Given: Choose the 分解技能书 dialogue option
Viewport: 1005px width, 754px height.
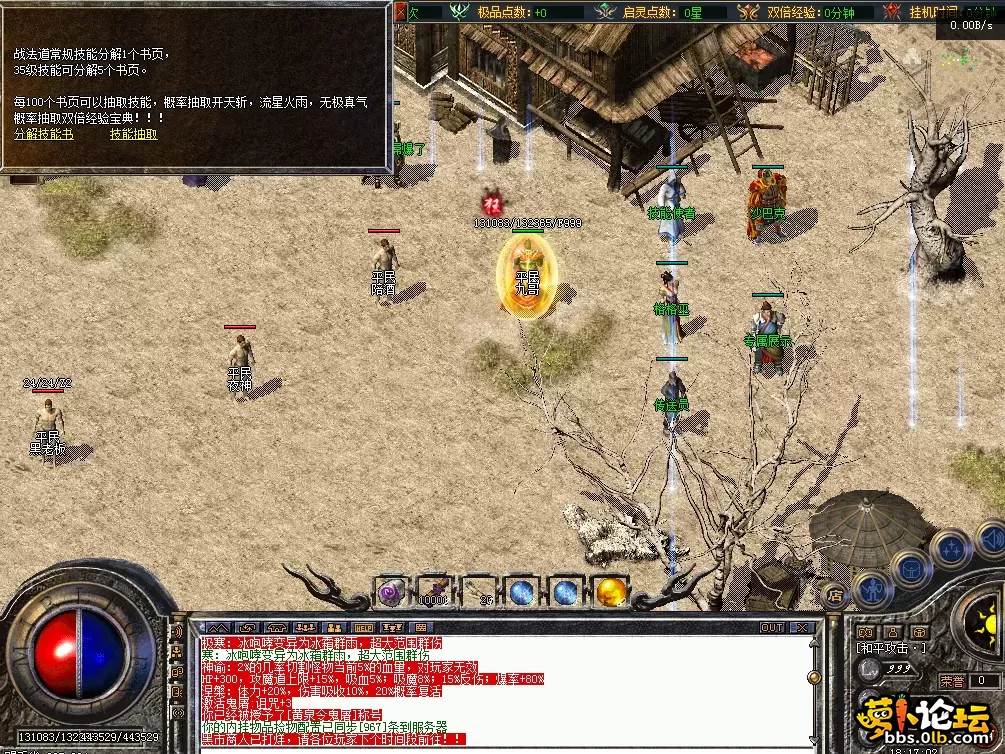Looking at the screenshot, I should point(43,134).
